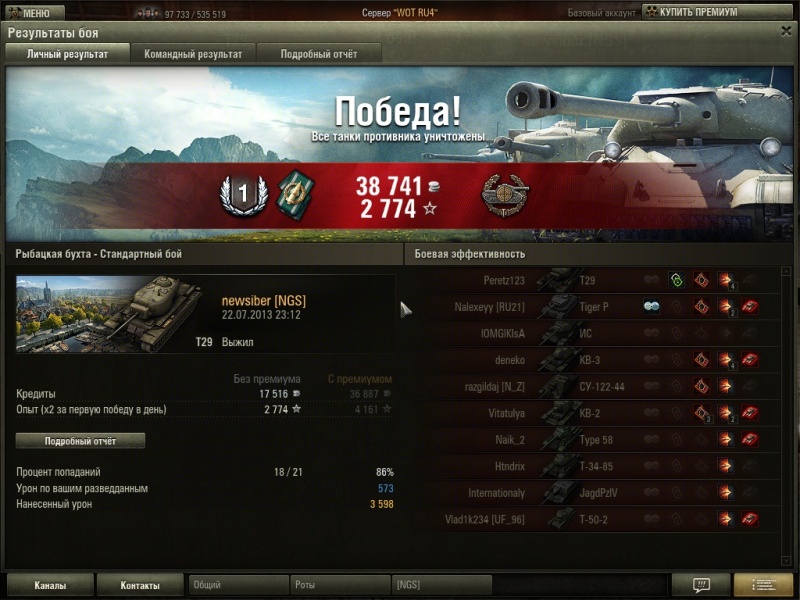
Task: Switch to Командный результат tab
Action: [x=193, y=54]
